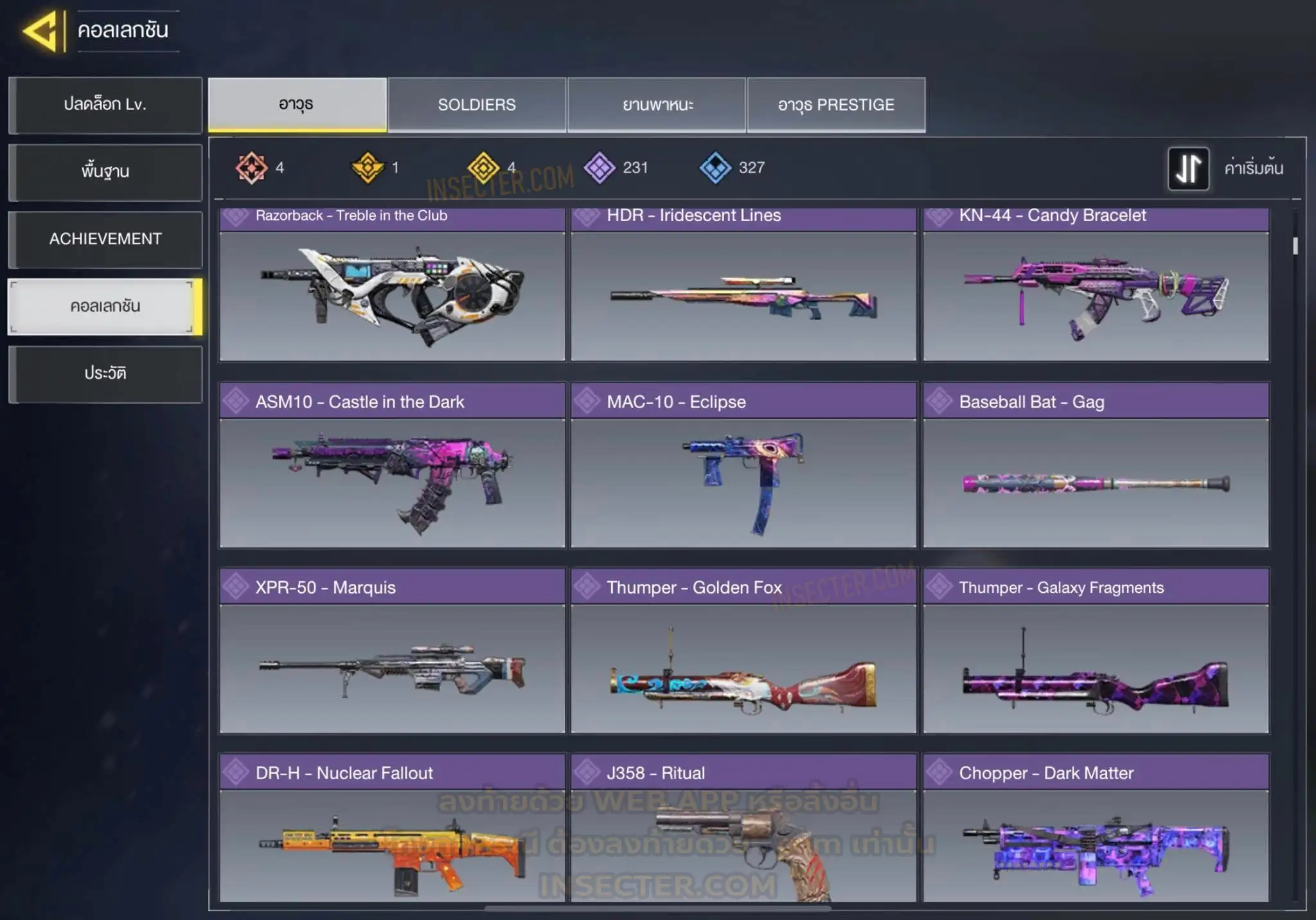The image size is (1316, 920).
Task: Filter by the purple epic rarity icon
Action: coord(600,168)
